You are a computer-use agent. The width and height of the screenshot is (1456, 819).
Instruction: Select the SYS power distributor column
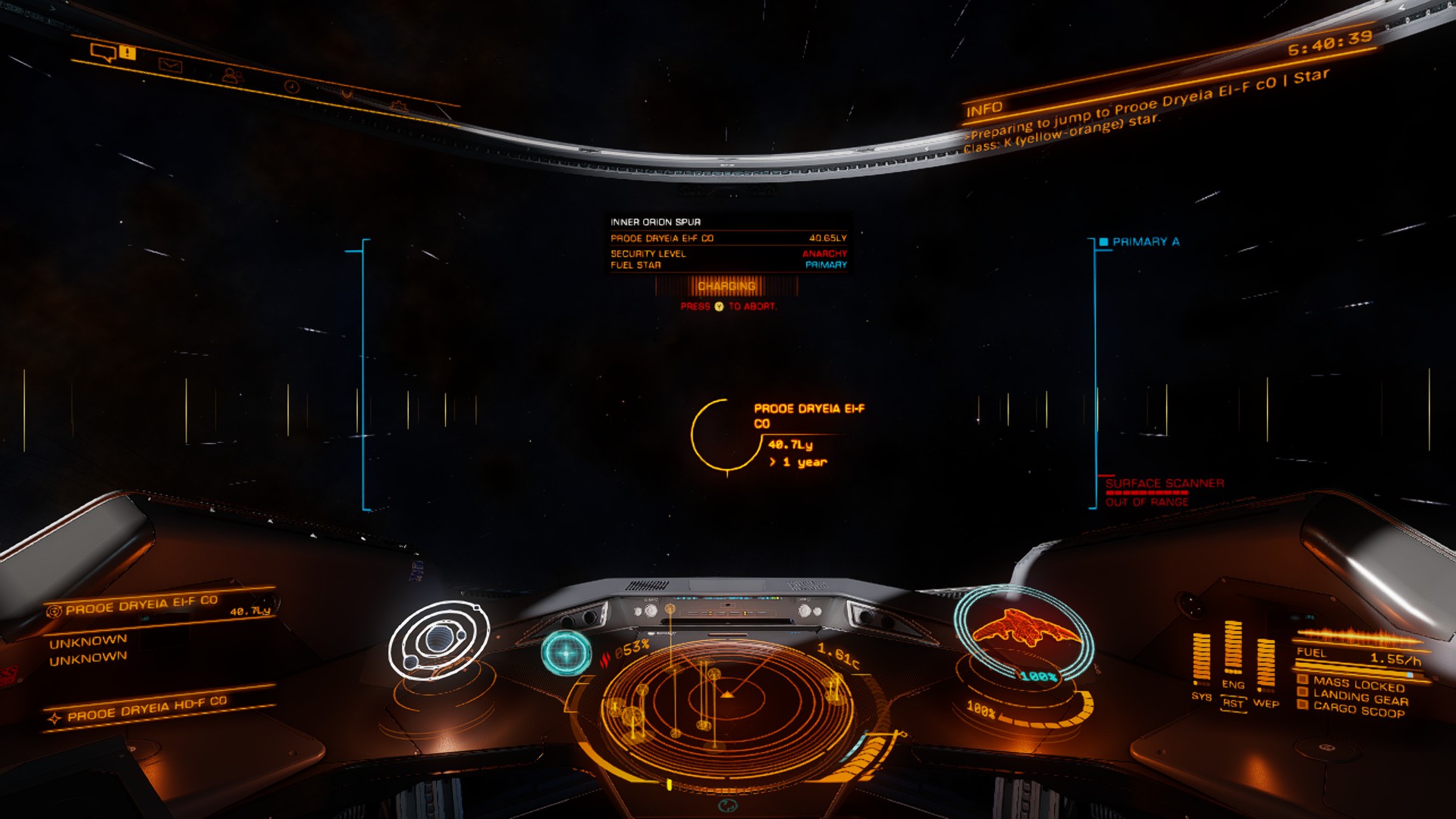[x=1201, y=657]
